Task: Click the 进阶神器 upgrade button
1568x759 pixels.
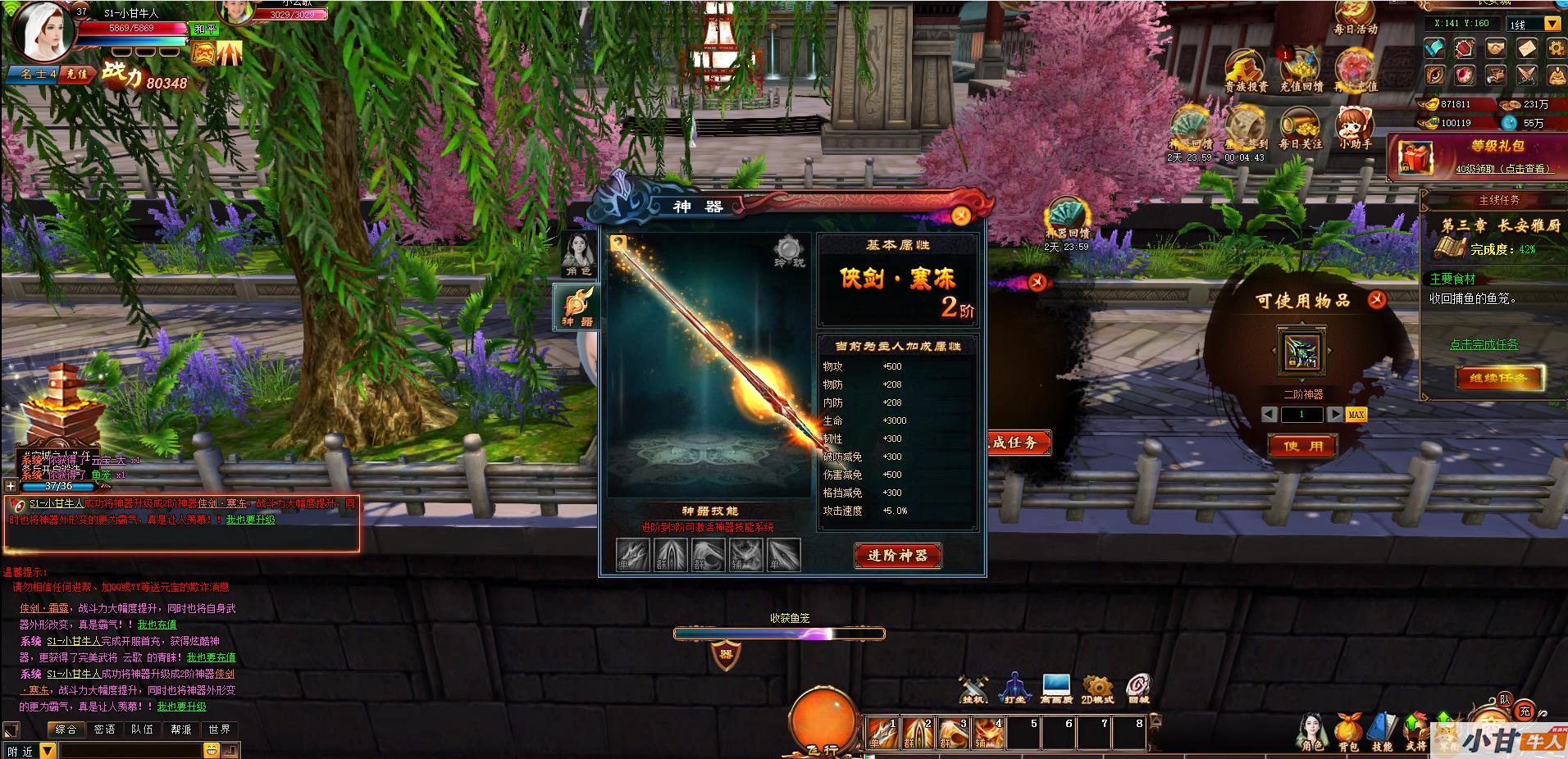Action: 897,556
